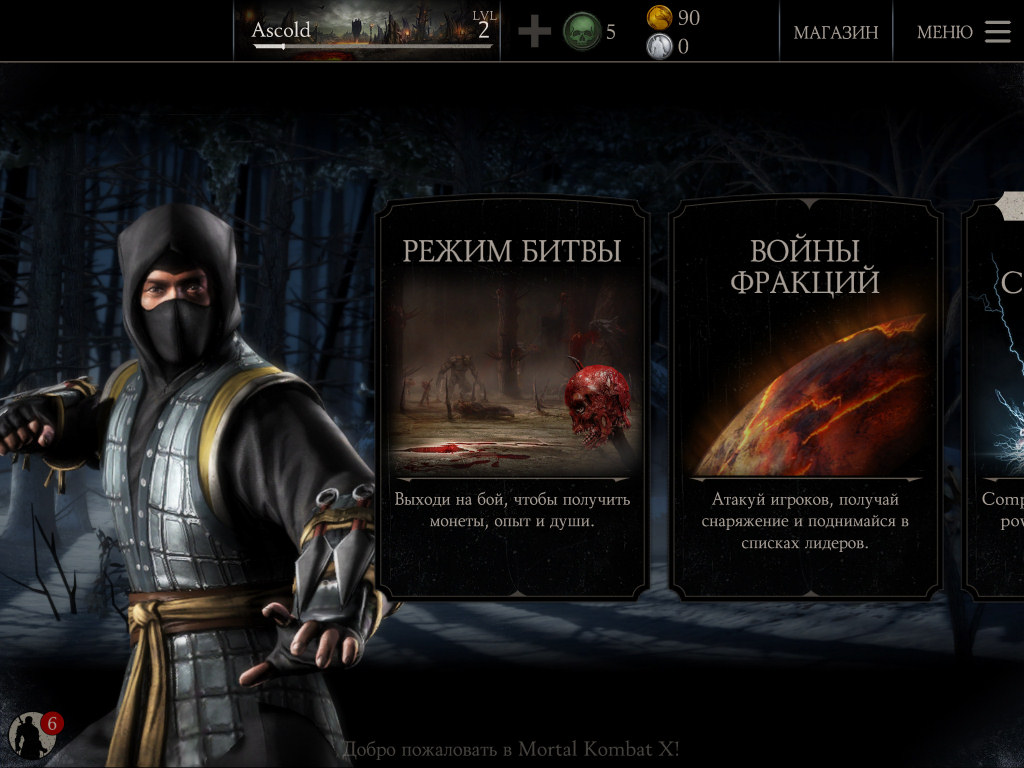Open the fighter silhouette icon with 6 notifications
The width and height of the screenshot is (1024, 768).
coord(32,736)
